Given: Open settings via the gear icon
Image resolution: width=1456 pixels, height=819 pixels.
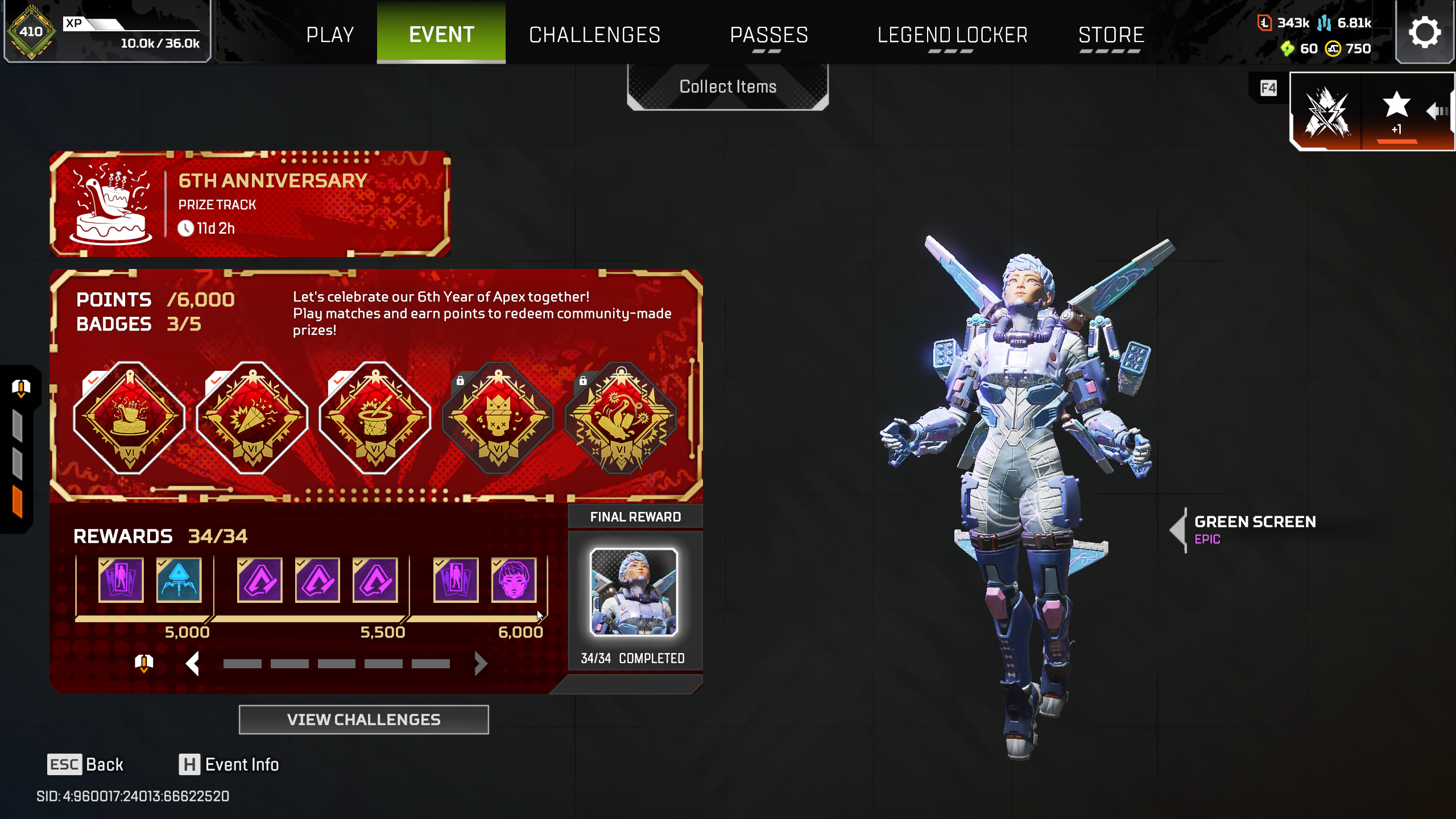Looking at the screenshot, I should tap(1424, 32).
